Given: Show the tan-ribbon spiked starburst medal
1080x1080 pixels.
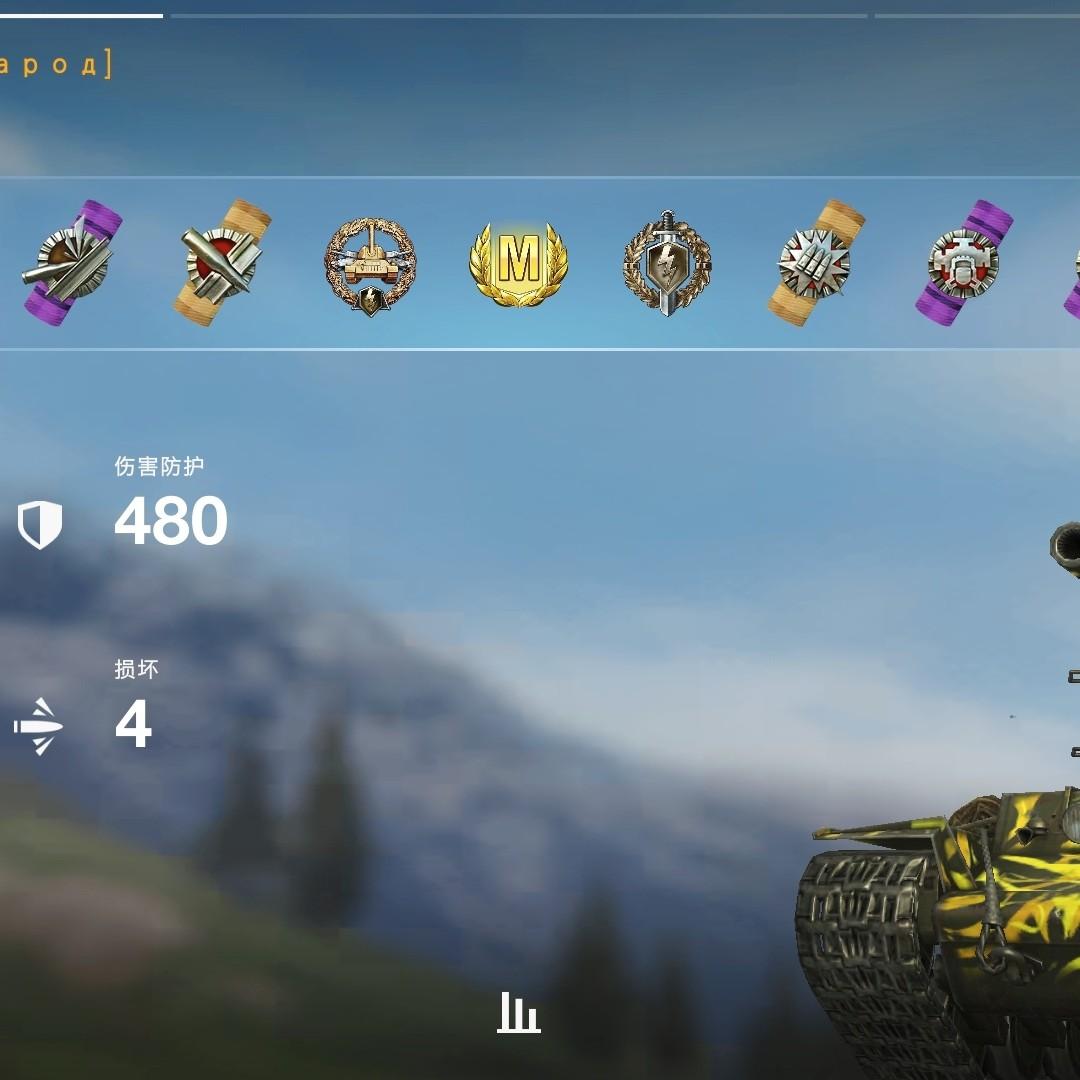Looking at the screenshot, I should click(x=815, y=263).
